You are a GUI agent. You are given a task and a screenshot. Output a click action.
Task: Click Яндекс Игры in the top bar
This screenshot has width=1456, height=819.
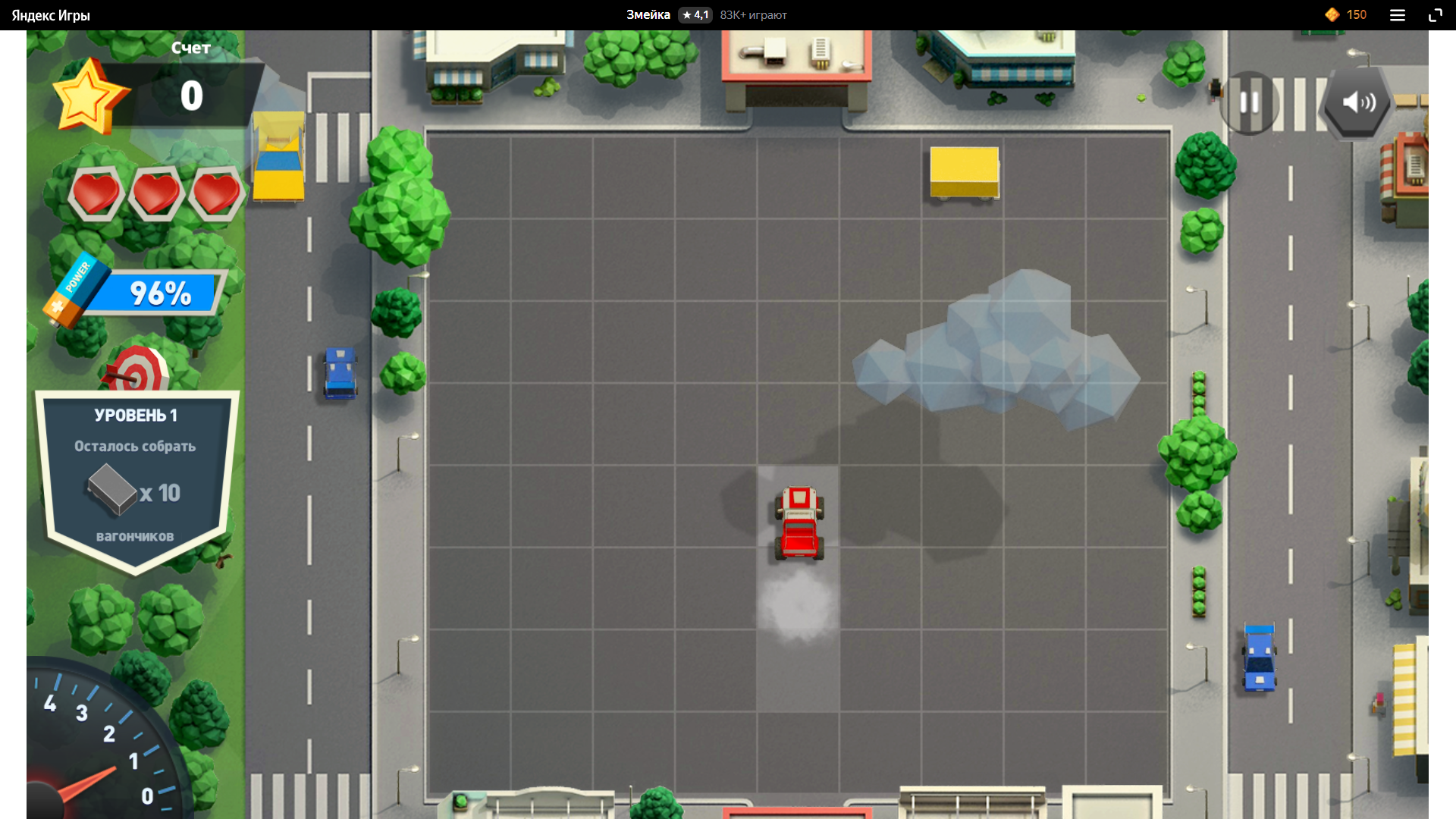pos(48,14)
